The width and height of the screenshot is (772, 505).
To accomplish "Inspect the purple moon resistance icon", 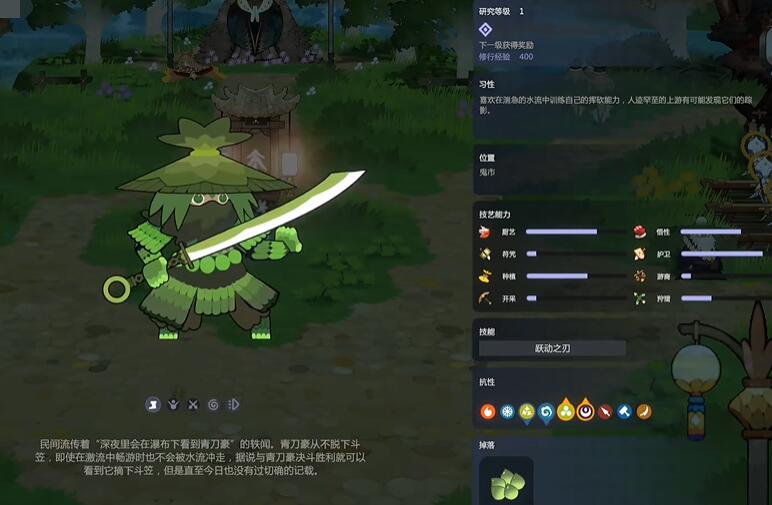I will [x=585, y=410].
